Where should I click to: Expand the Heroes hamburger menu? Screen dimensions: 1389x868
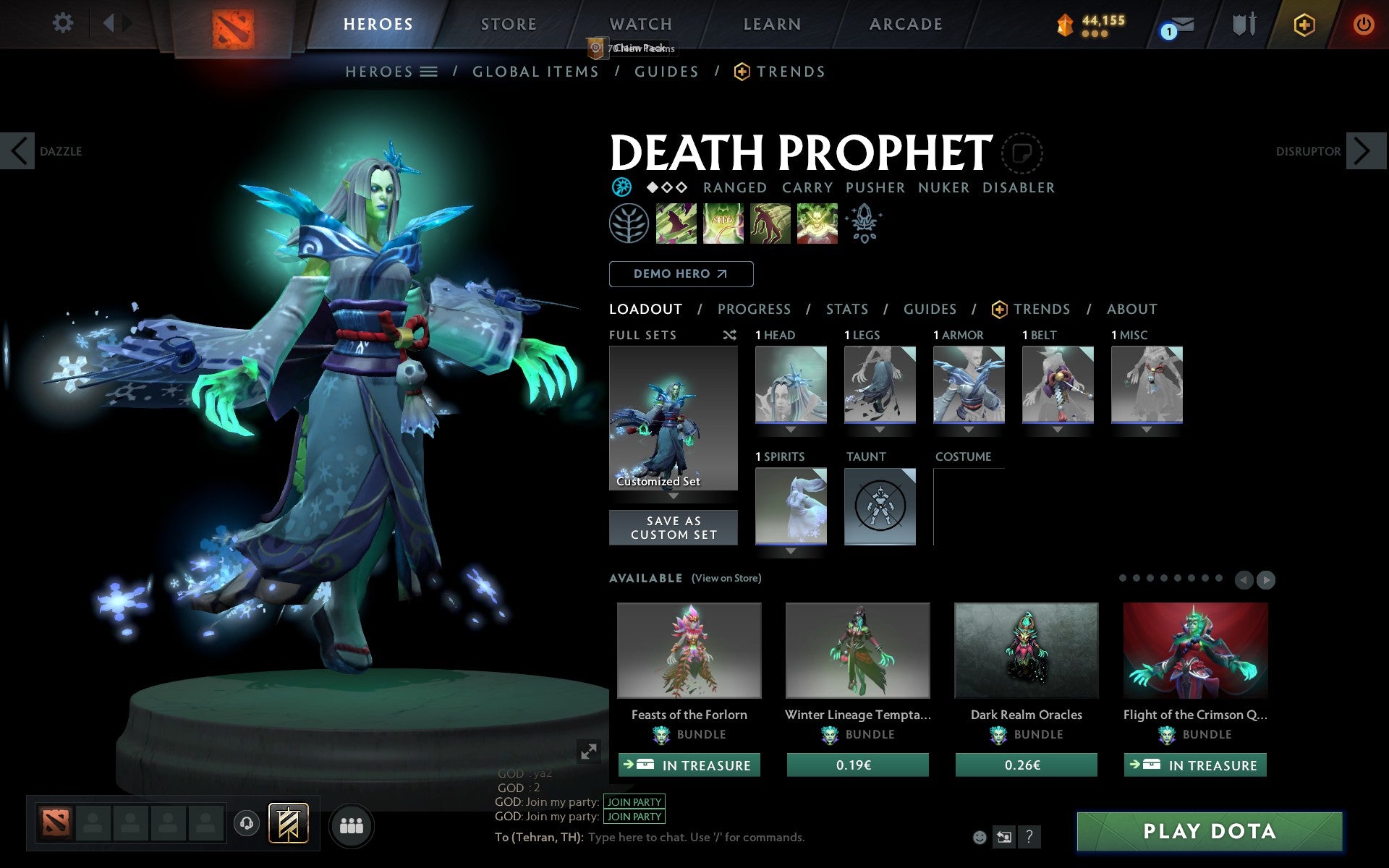(x=429, y=71)
